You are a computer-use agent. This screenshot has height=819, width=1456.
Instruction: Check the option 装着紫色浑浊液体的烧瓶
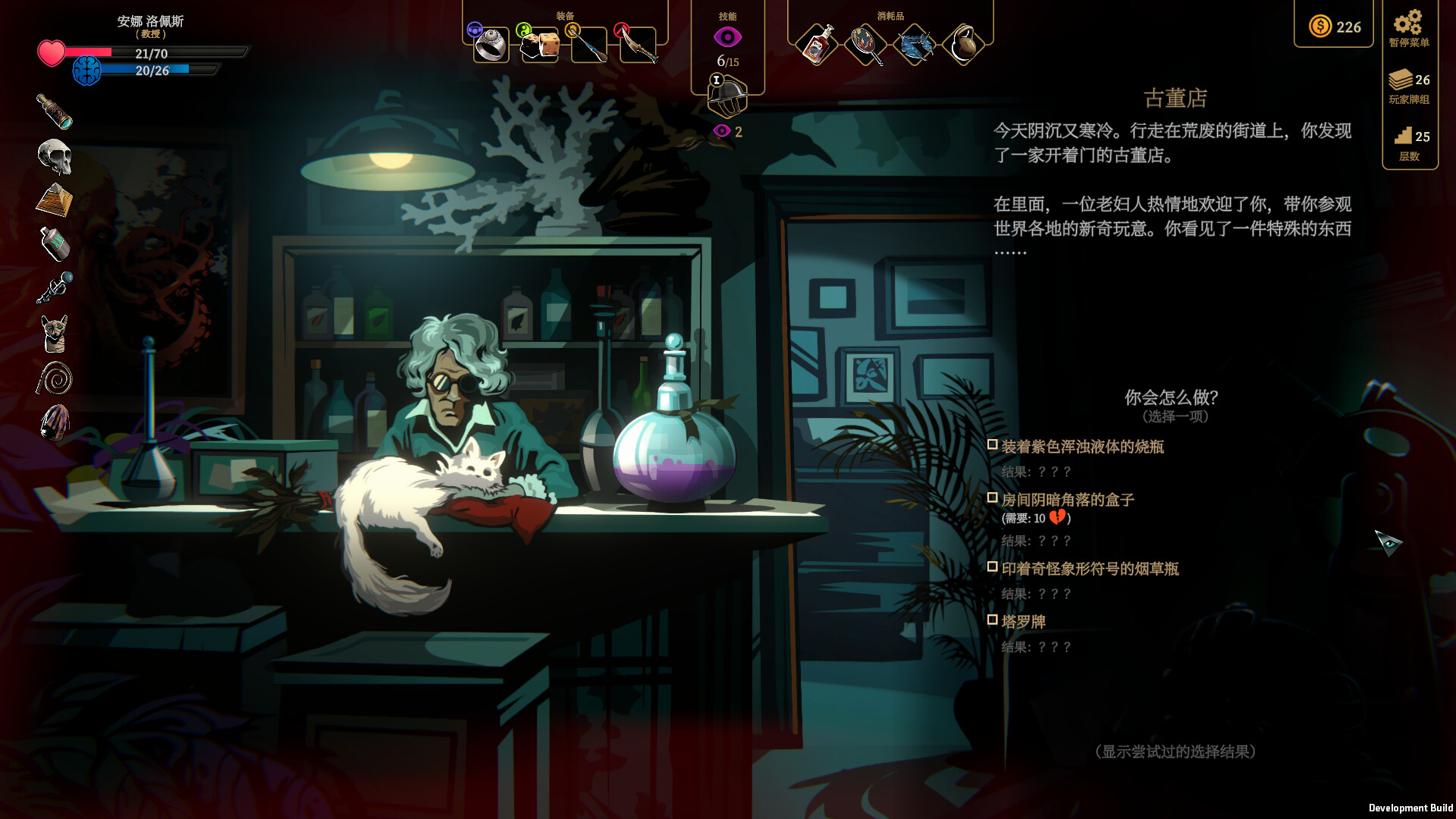click(993, 446)
